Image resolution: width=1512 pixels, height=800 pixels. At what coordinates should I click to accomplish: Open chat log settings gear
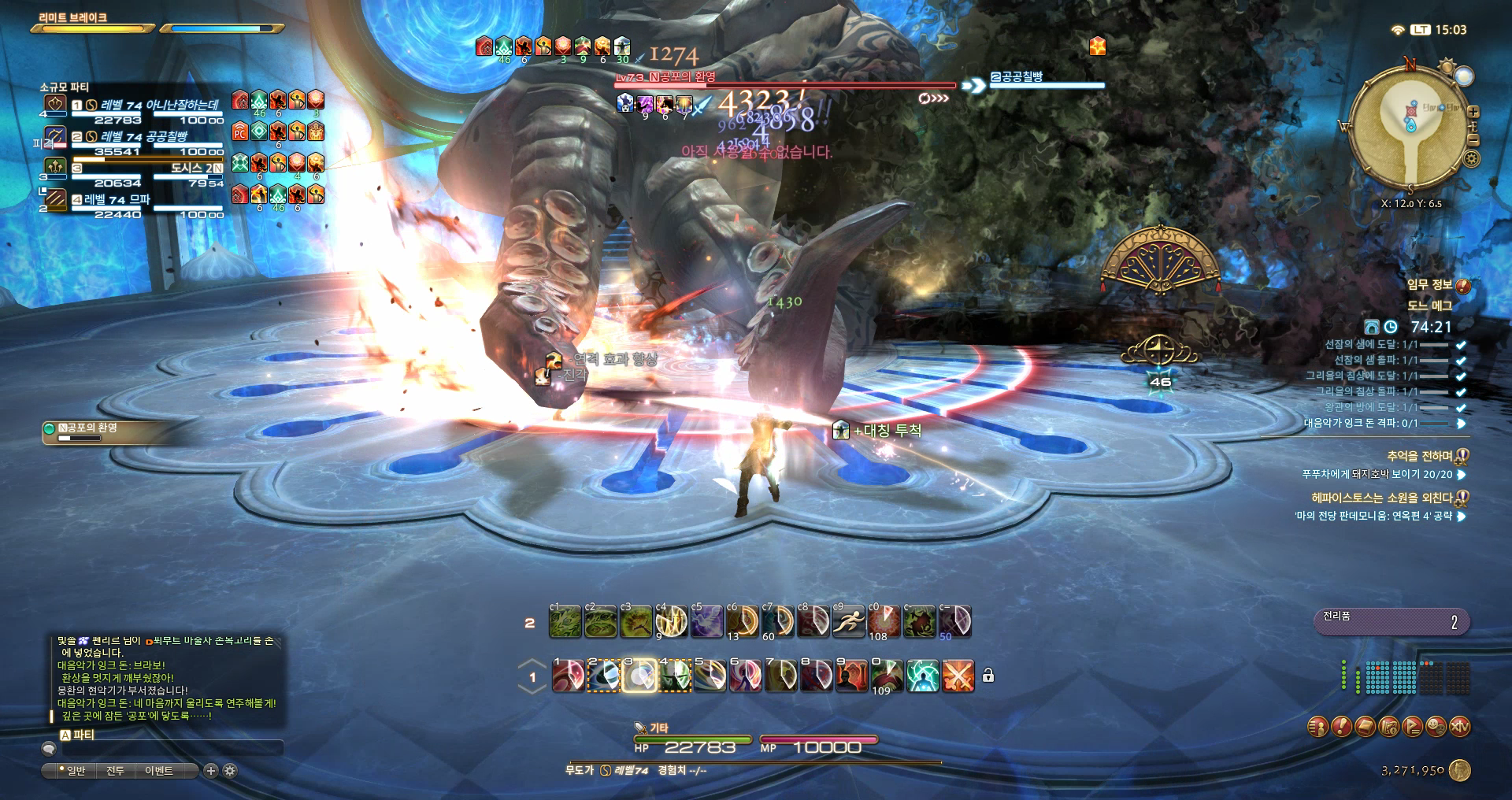point(229,771)
